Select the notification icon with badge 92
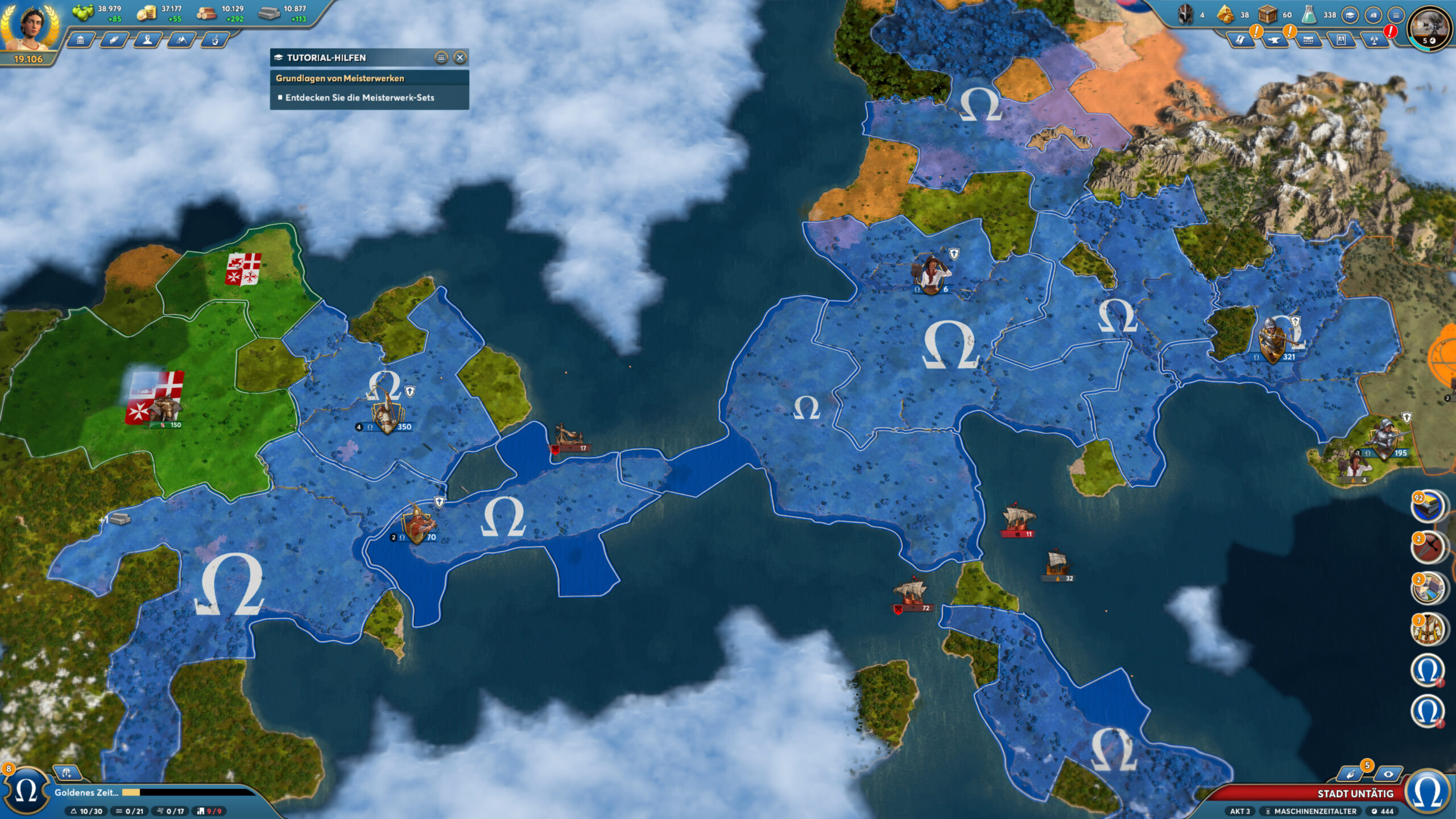This screenshot has height=819, width=1456. (1428, 506)
